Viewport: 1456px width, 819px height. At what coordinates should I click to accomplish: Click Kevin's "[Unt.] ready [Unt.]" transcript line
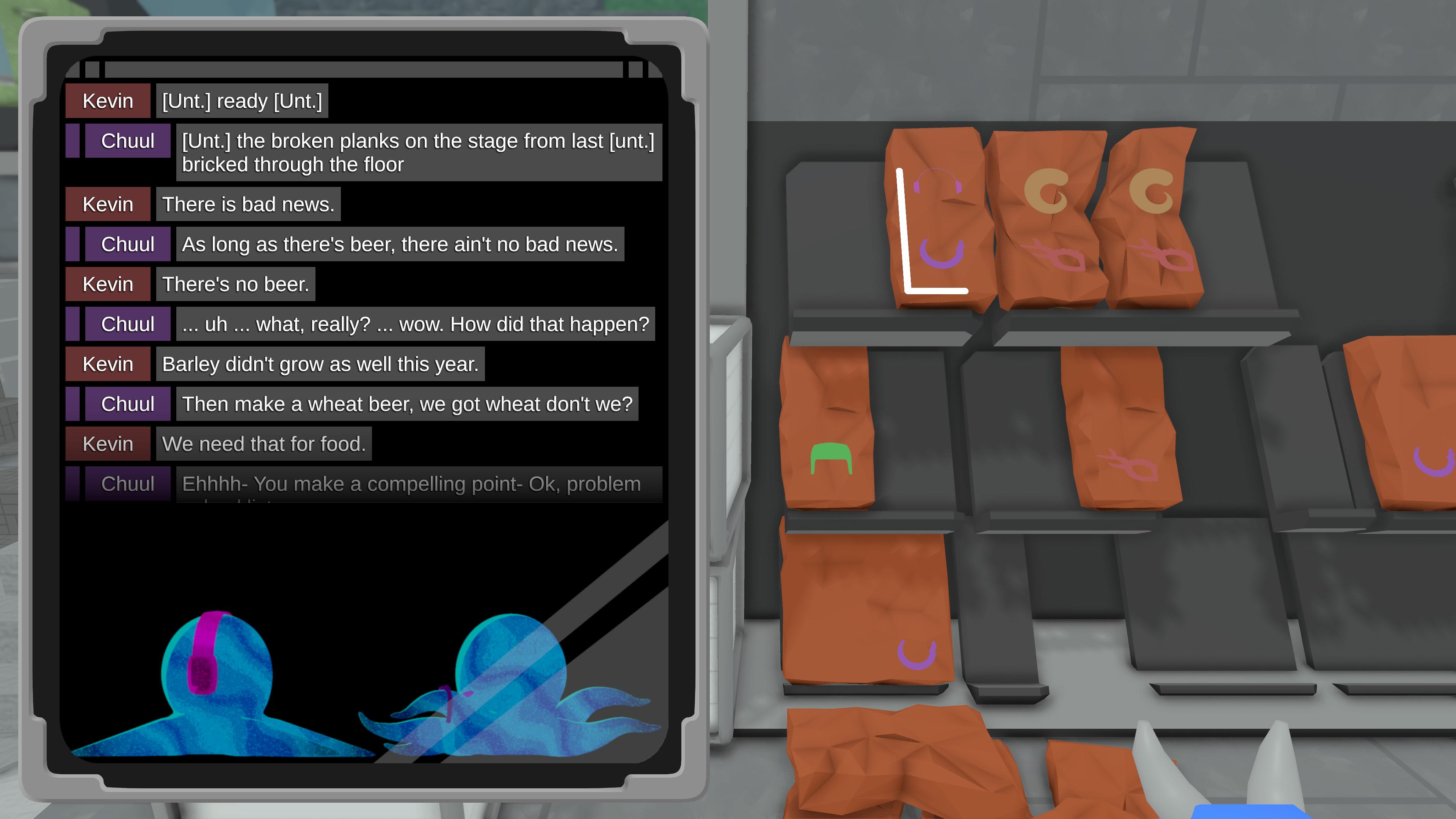(x=242, y=100)
